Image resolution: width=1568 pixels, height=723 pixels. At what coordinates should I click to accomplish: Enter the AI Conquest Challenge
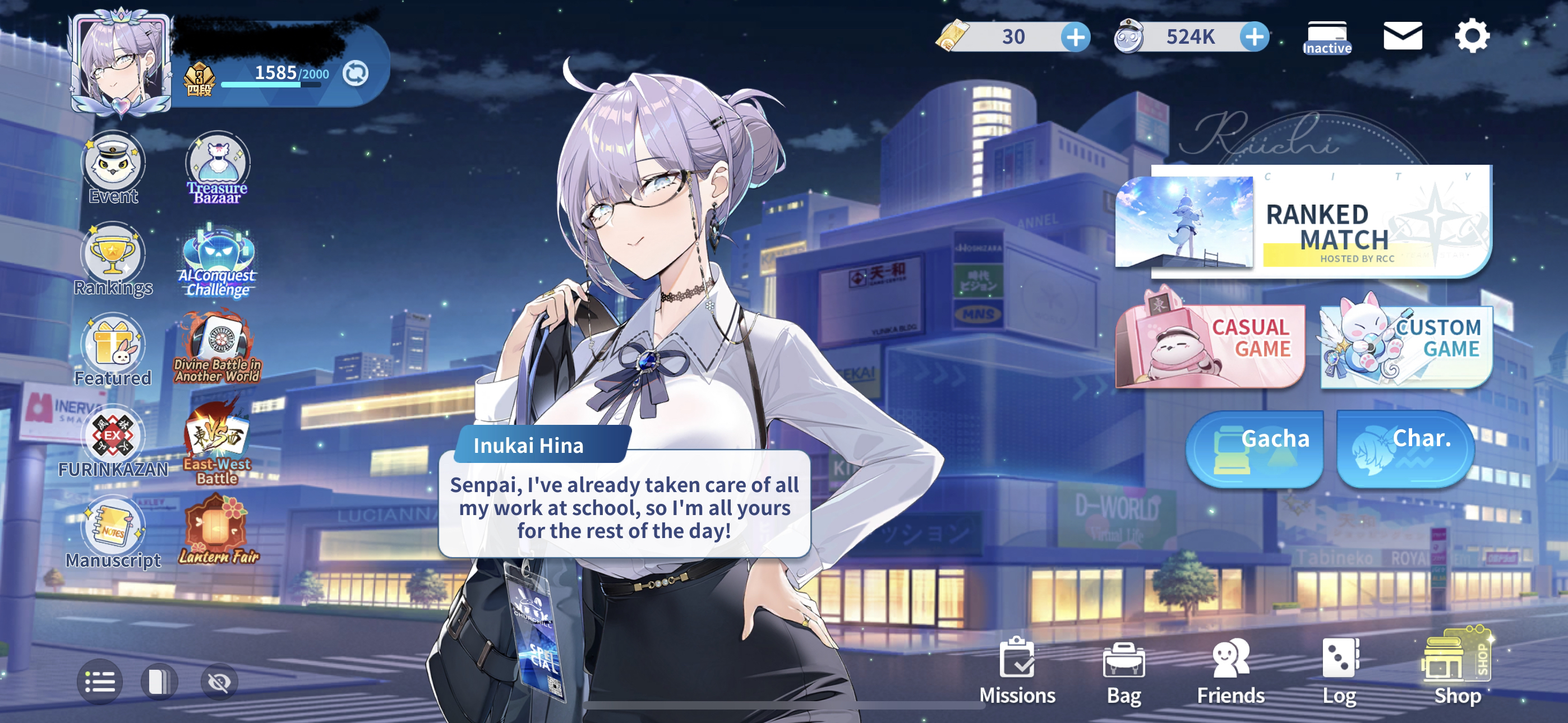pyautogui.click(x=217, y=262)
